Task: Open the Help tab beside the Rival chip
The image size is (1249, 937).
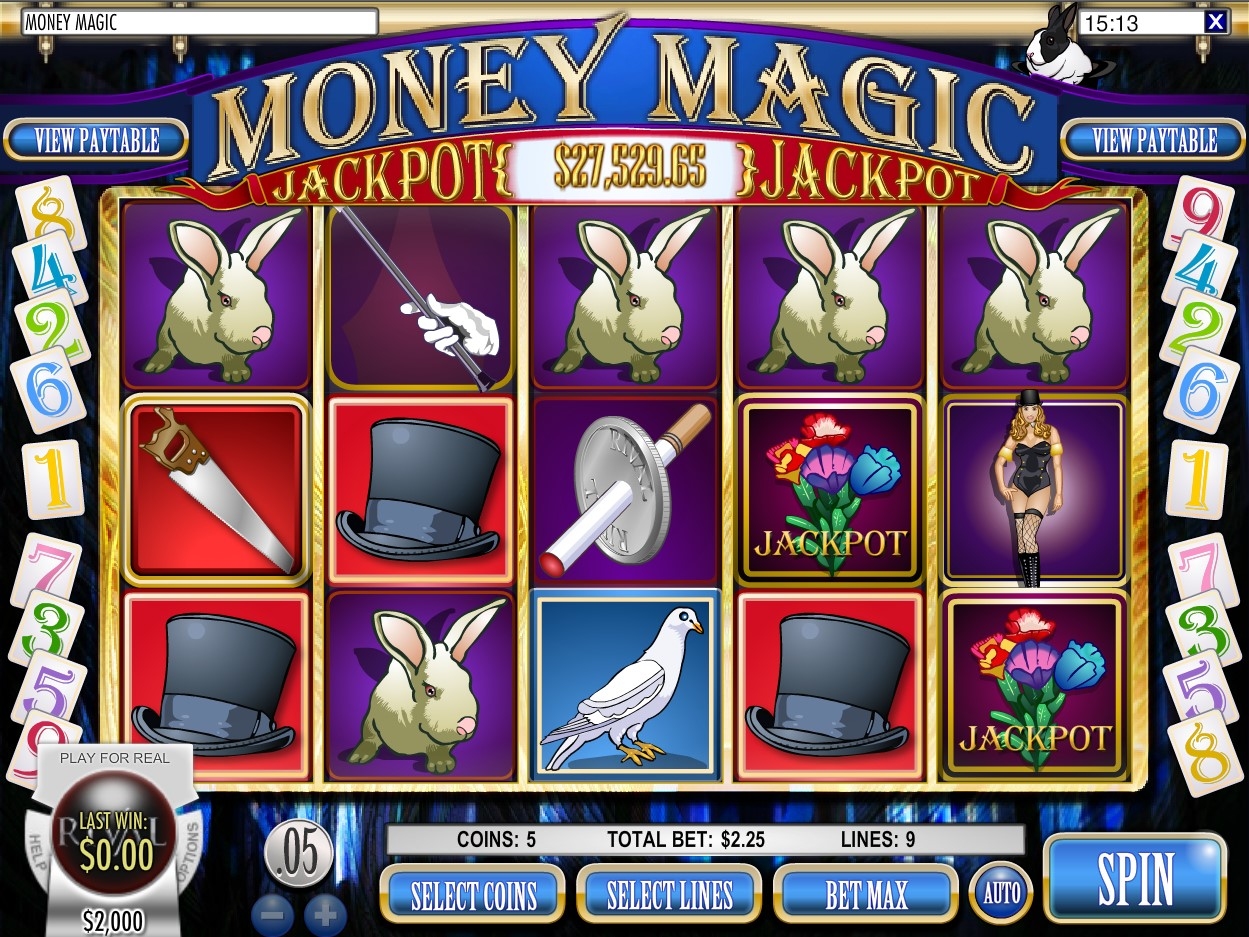Action: pyautogui.click(x=38, y=850)
